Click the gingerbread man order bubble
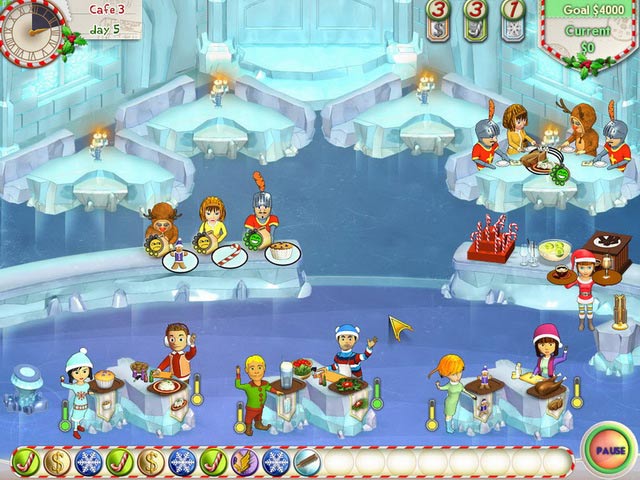This screenshot has width=640, height=480. [178, 260]
